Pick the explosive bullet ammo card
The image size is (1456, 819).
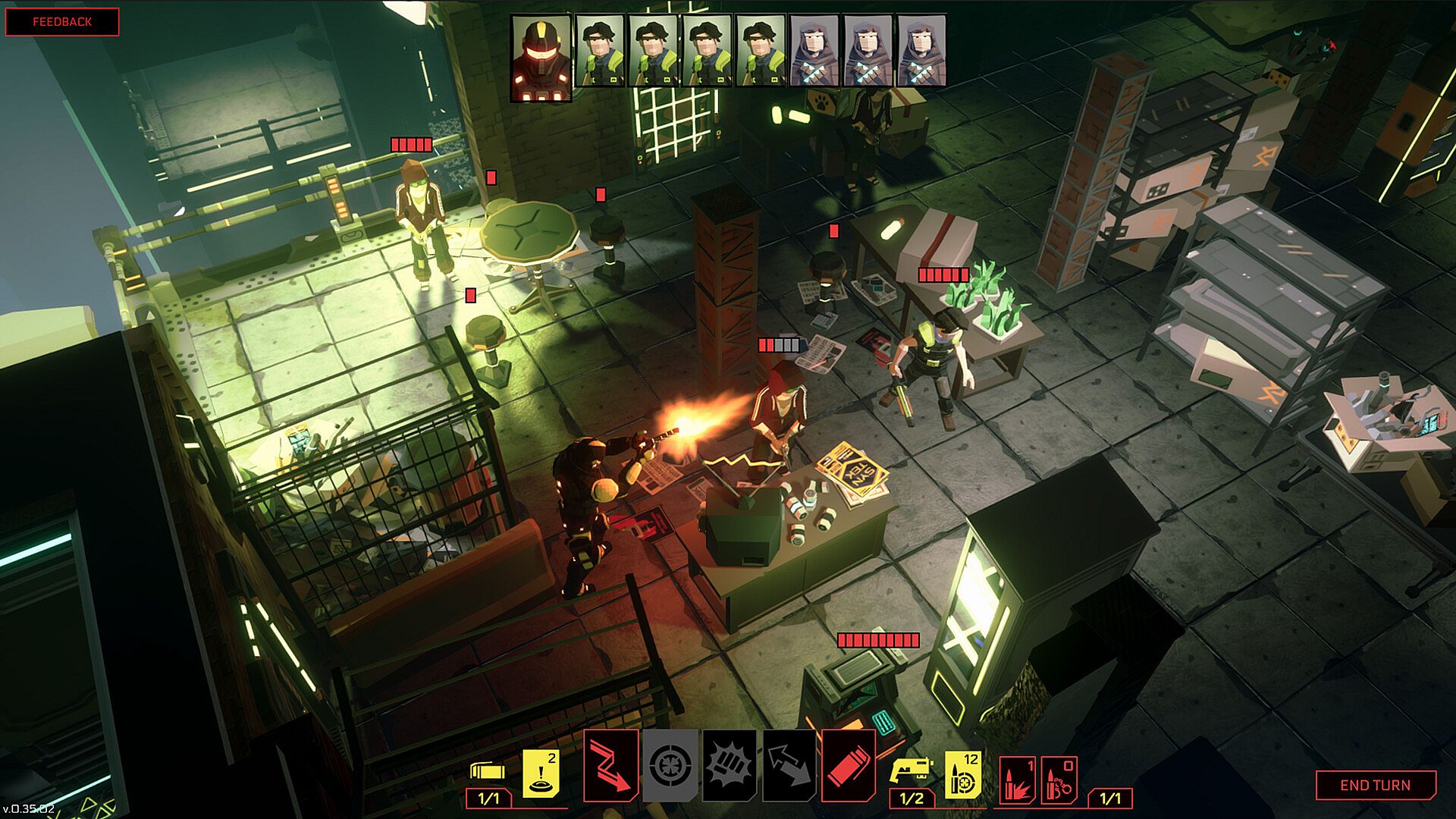[x=1018, y=778]
